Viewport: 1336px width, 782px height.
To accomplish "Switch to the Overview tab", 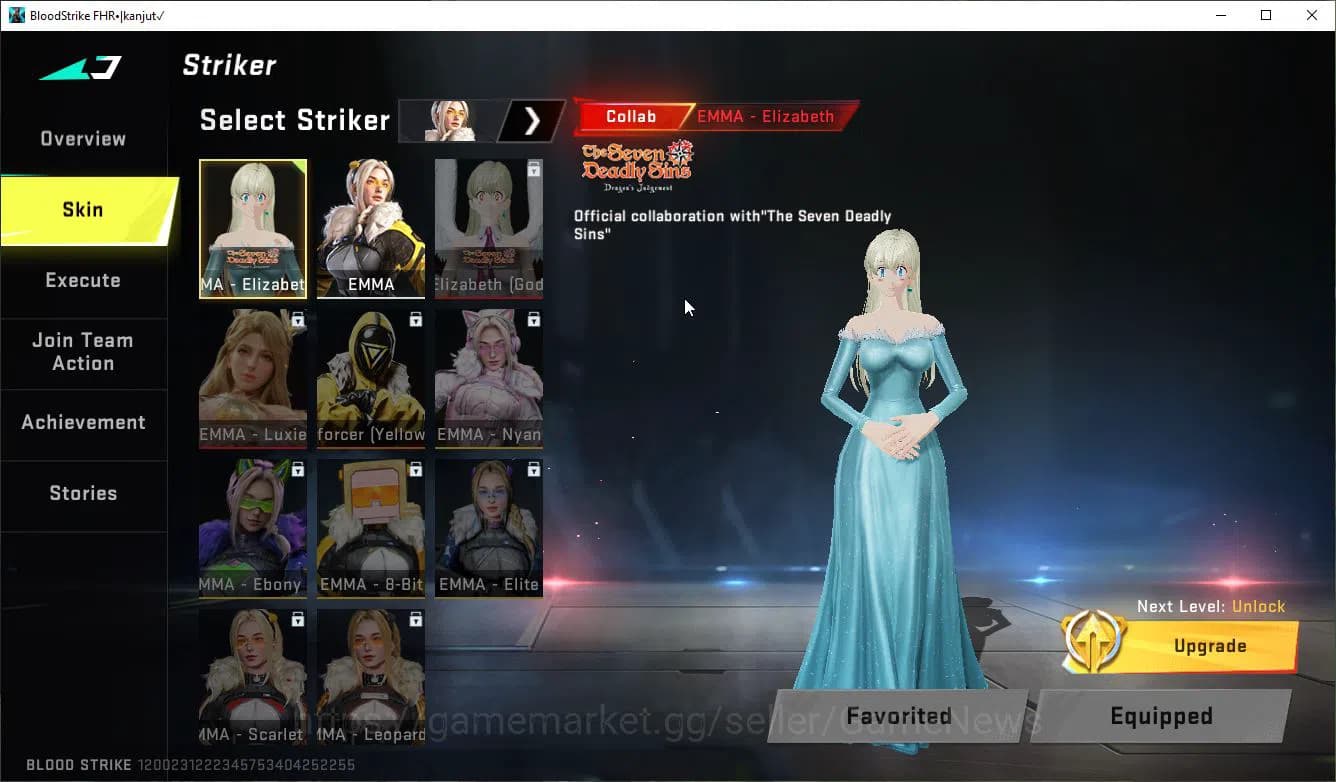I will pyautogui.click(x=82, y=138).
